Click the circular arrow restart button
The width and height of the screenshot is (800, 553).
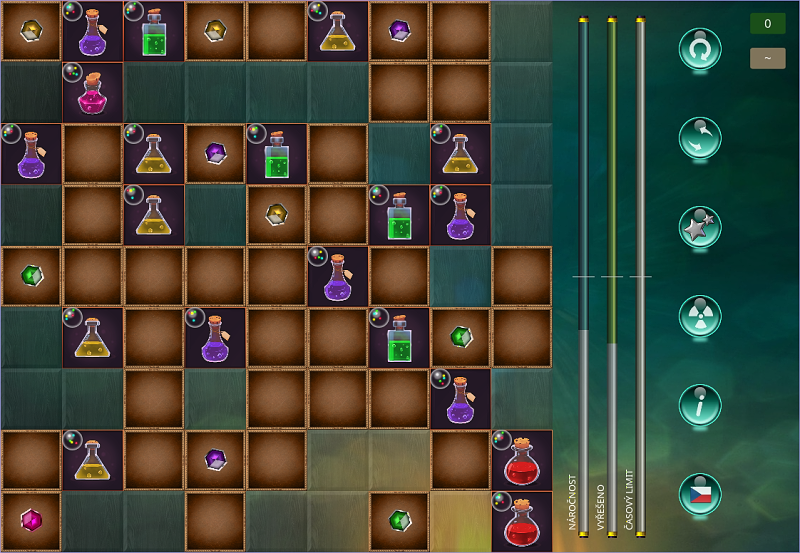pyautogui.click(x=700, y=49)
